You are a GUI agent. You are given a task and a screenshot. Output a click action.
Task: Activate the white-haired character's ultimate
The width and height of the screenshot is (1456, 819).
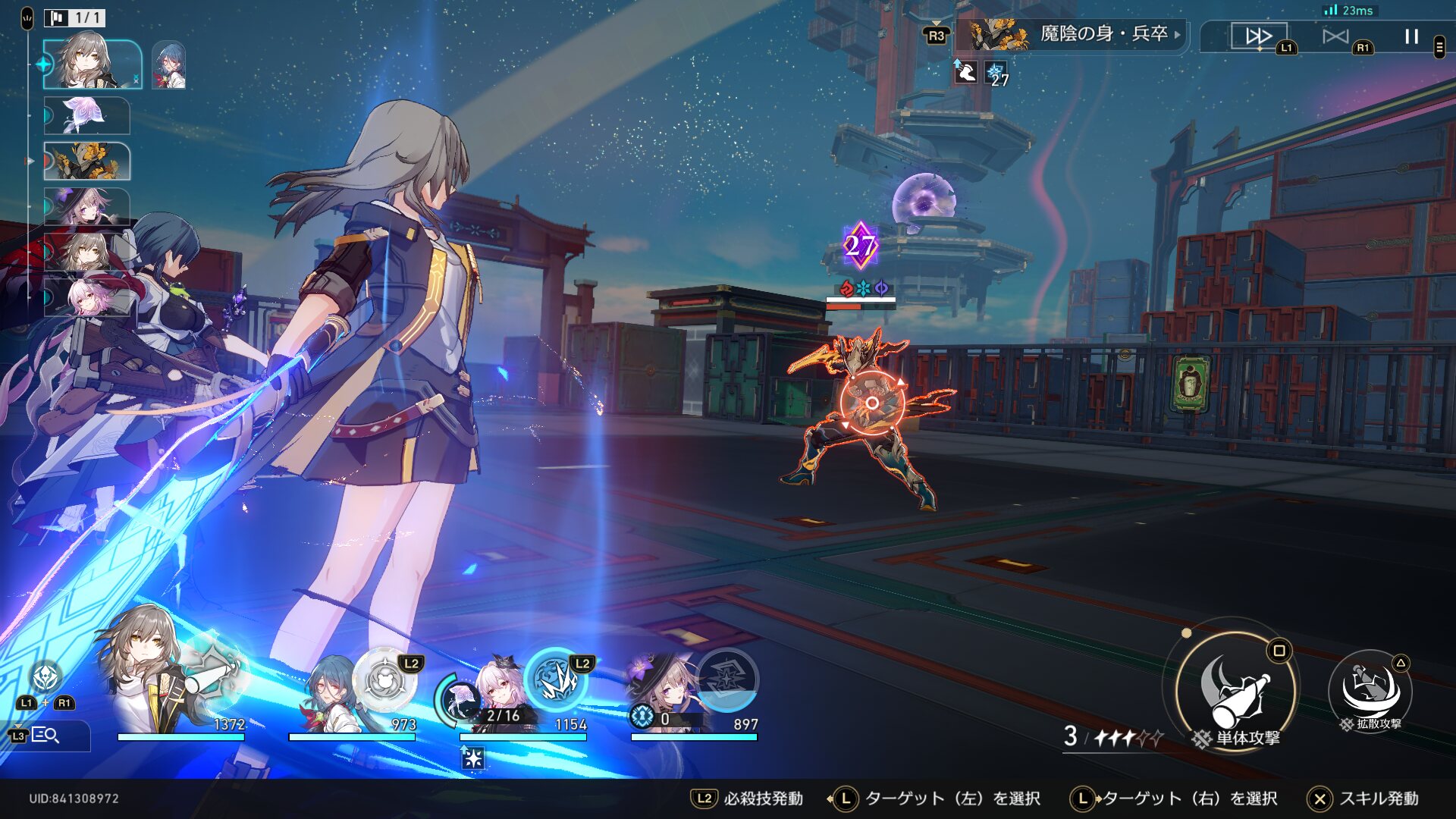tap(557, 679)
